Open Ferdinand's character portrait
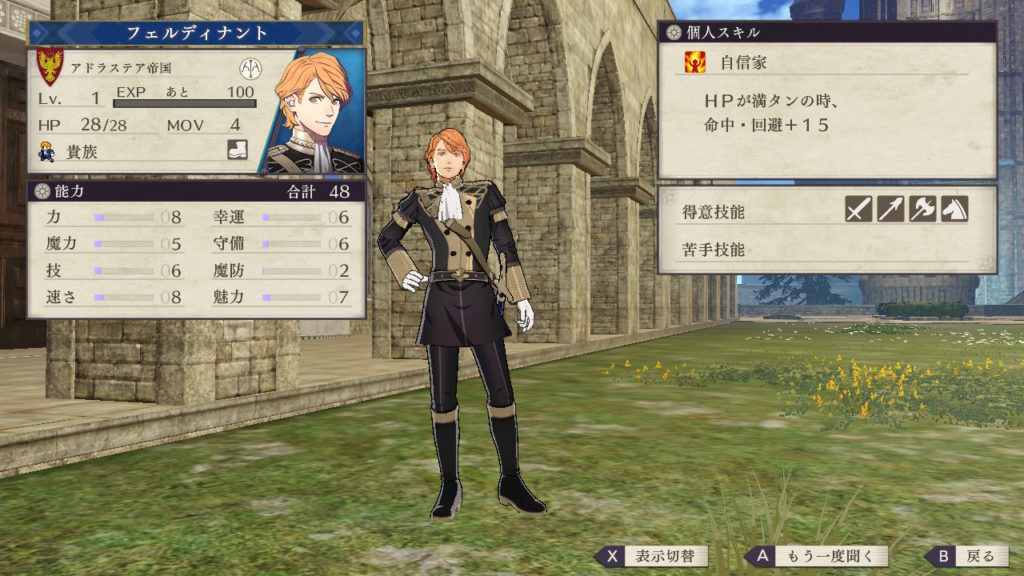The height and width of the screenshot is (576, 1024). point(313,110)
